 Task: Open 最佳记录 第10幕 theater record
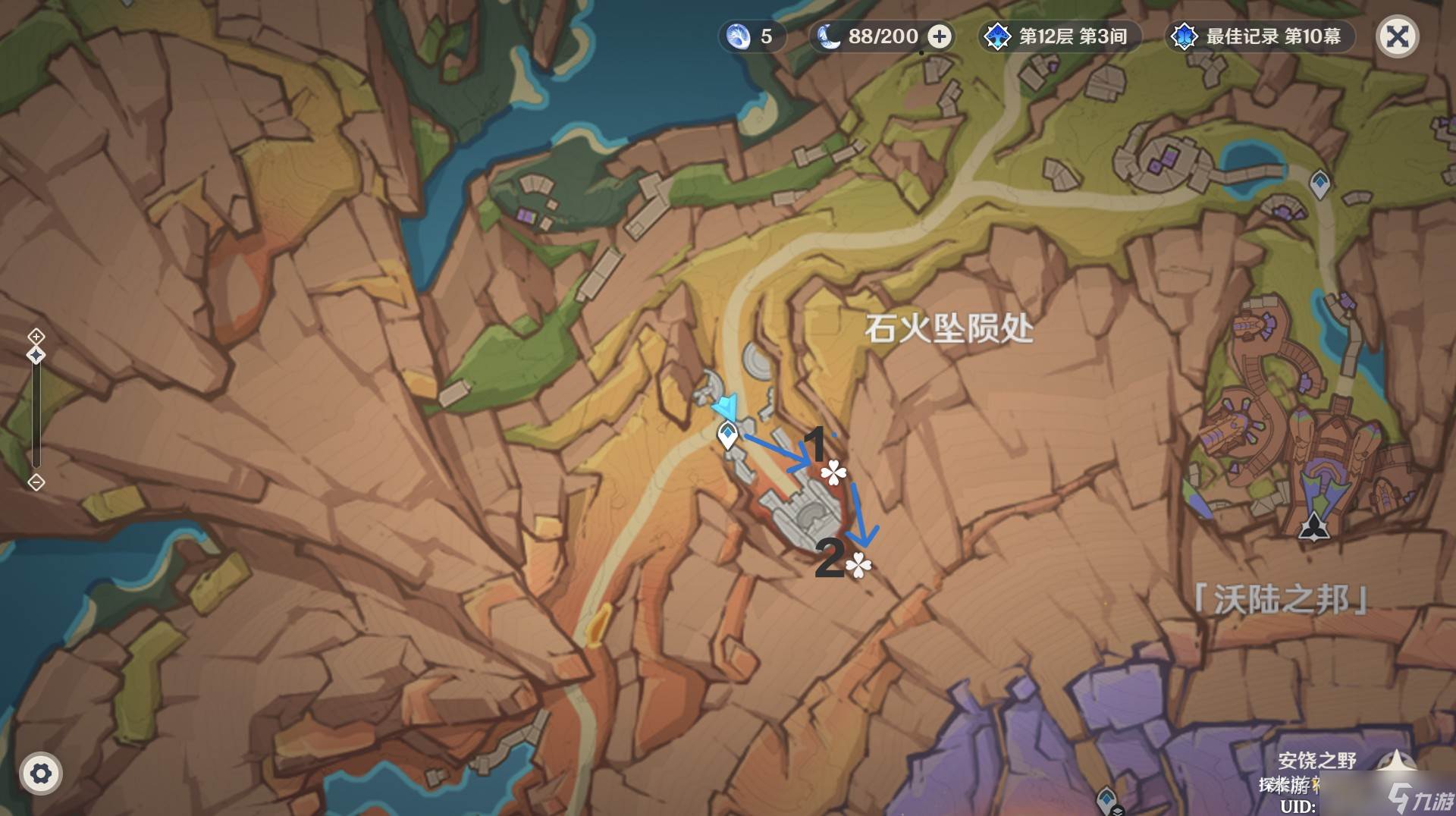[x=1260, y=36]
